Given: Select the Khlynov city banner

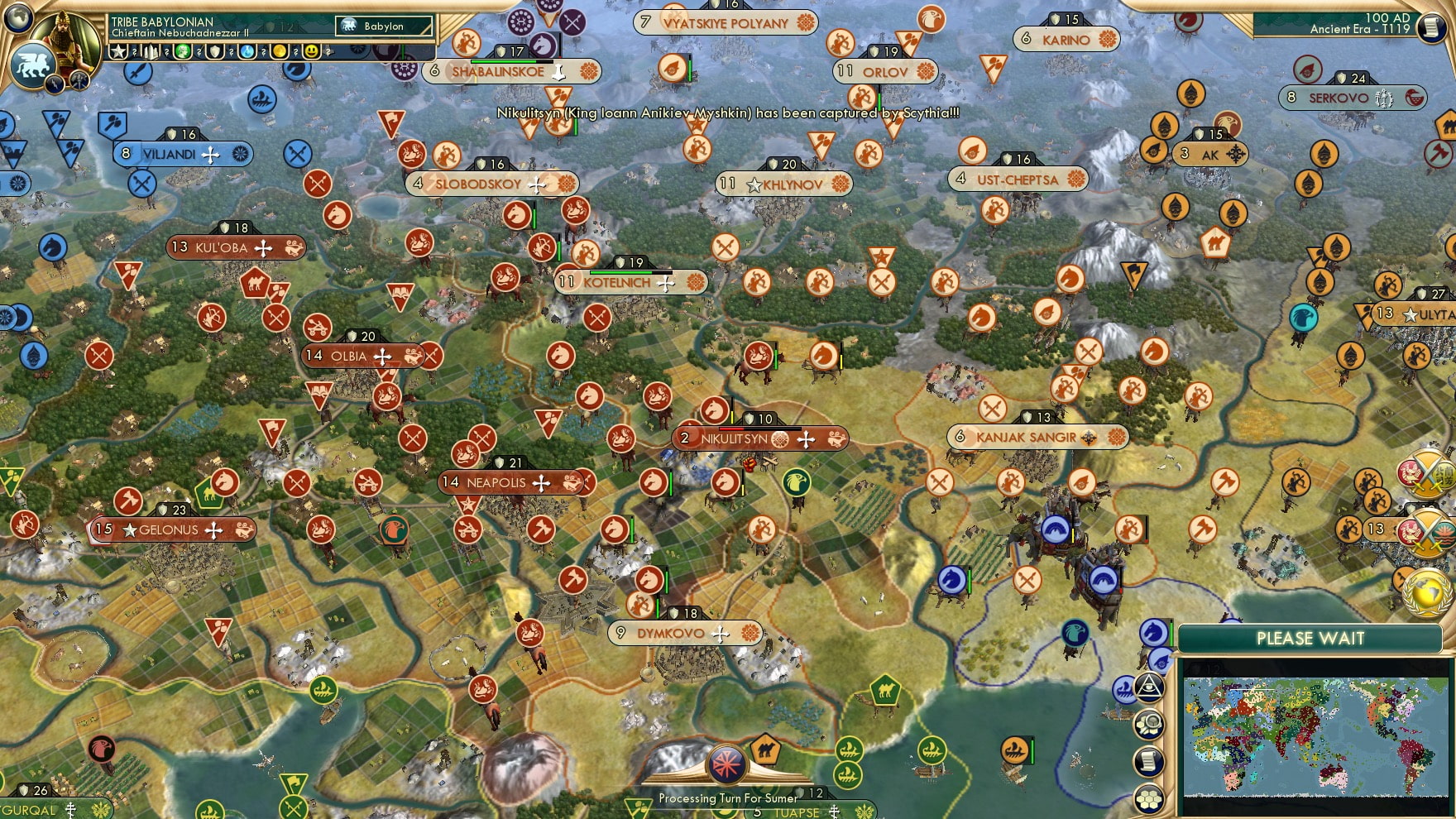Looking at the screenshot, I should 783,184.
